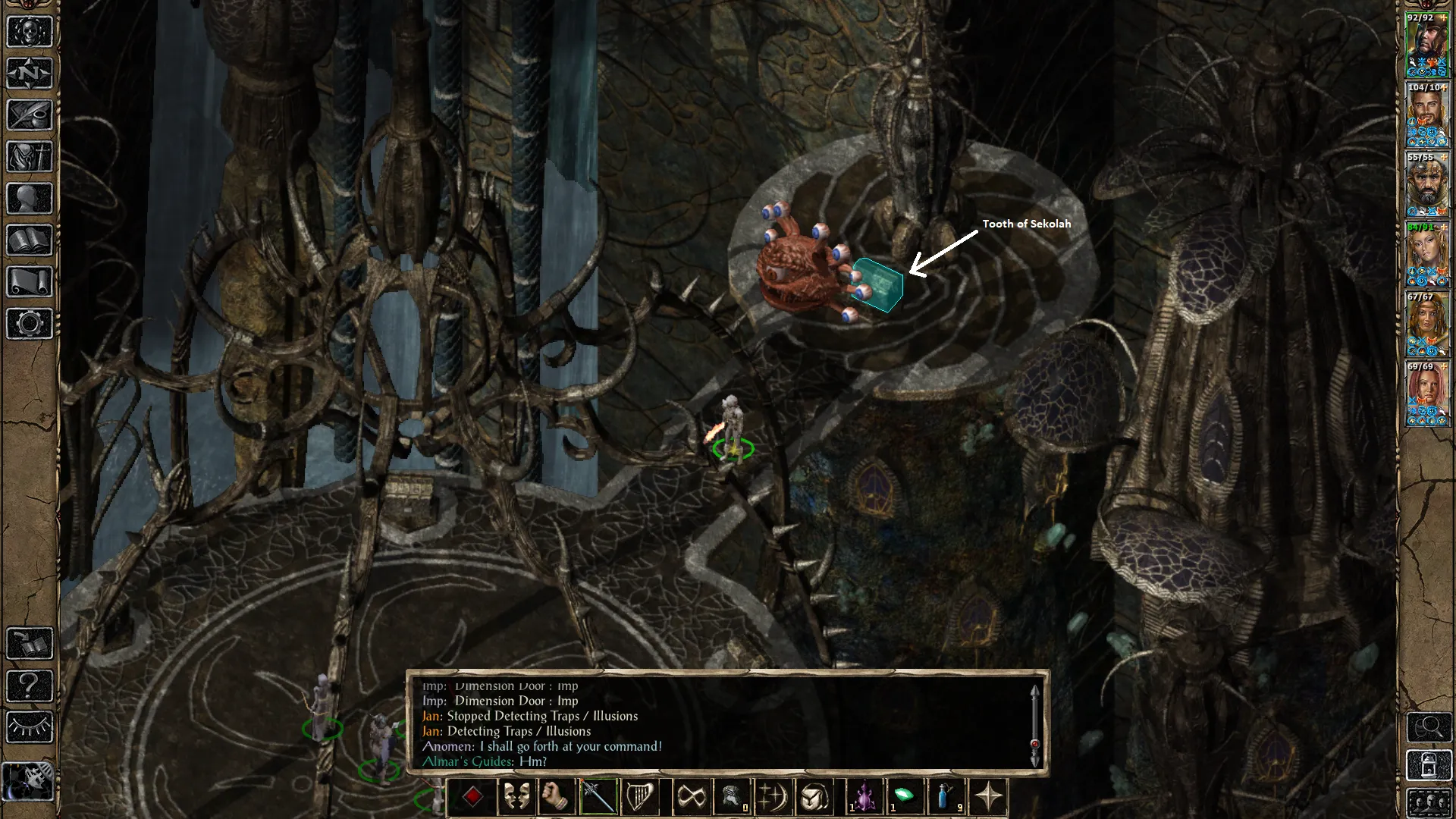Activate the masks stealth ability button

coord(516,797)
